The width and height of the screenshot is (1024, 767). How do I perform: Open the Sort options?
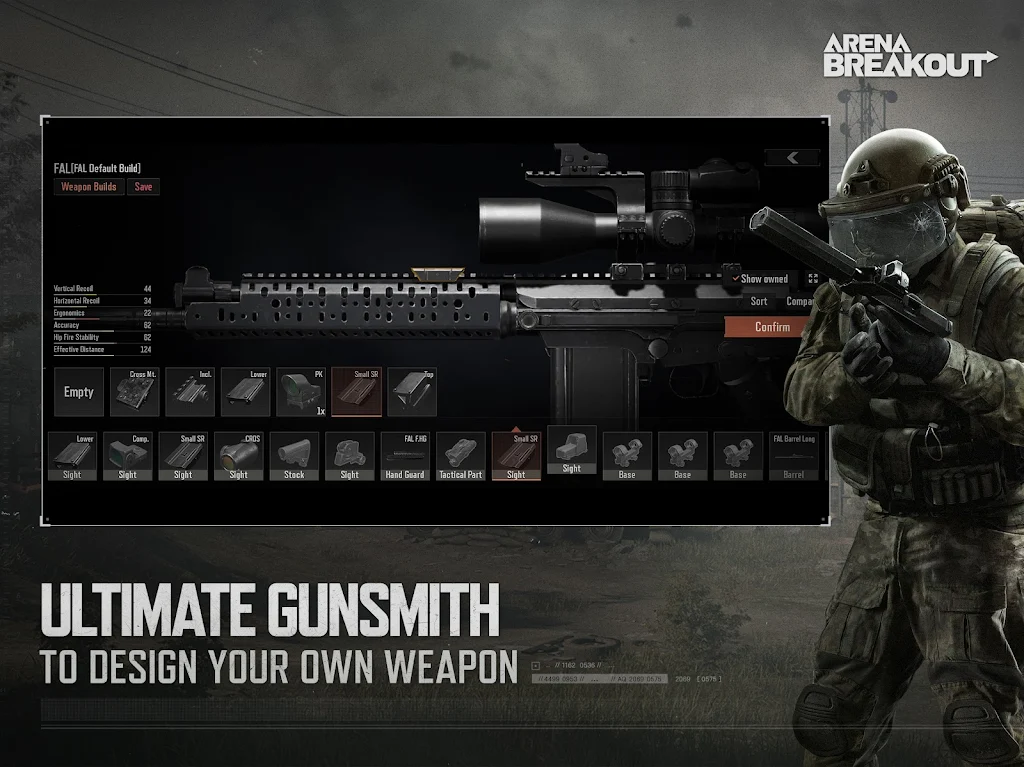tap(759, 301)
